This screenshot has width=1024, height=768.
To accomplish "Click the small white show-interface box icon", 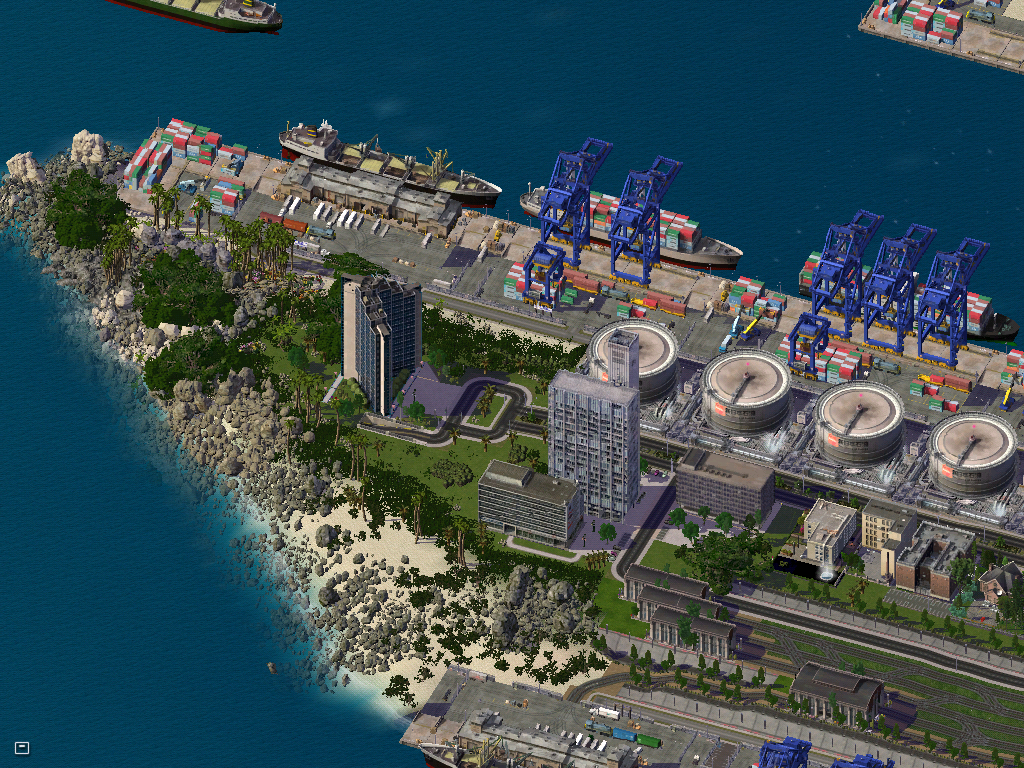I will coord(22,747).
